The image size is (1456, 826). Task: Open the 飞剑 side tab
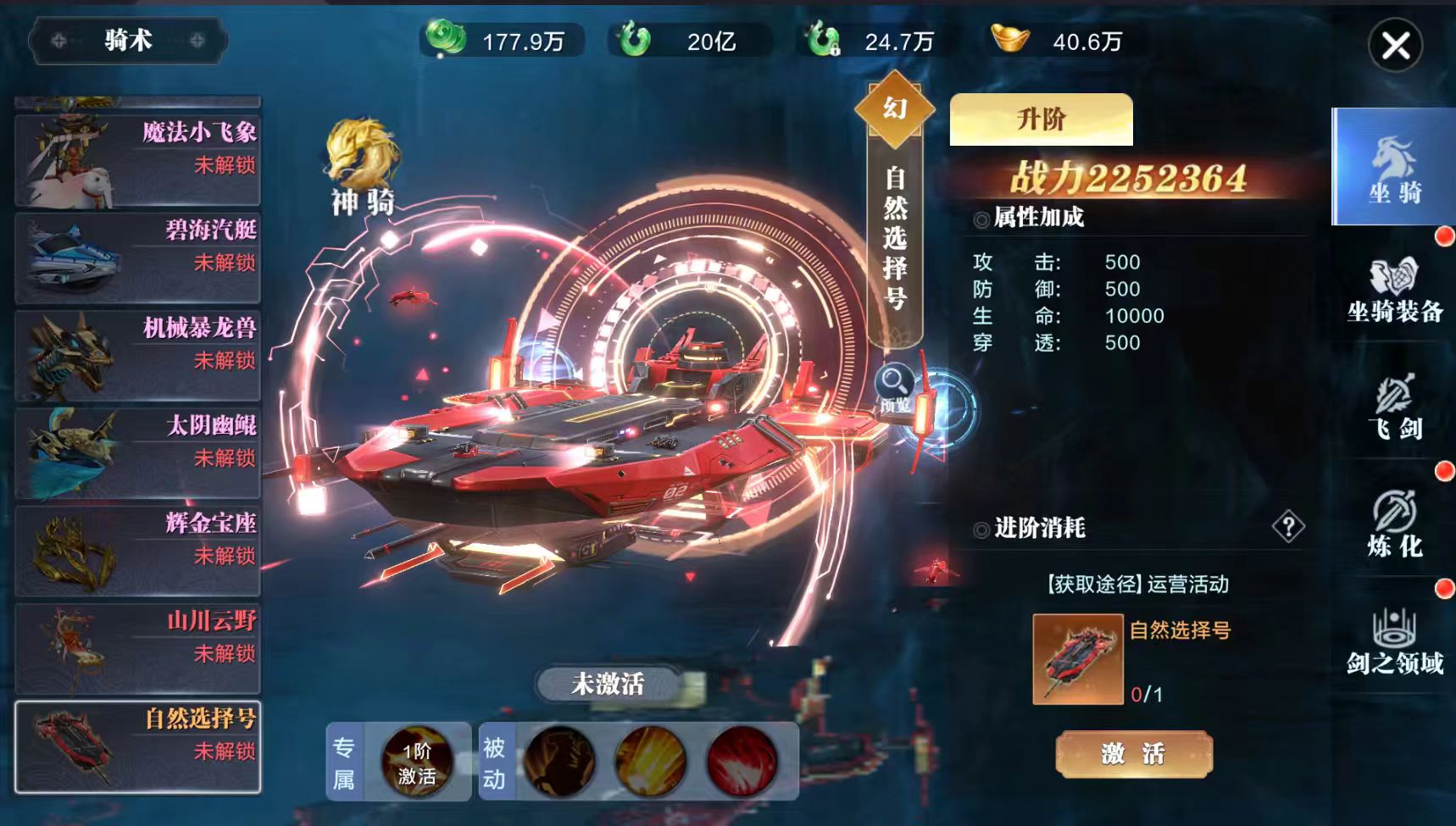pyautogui.click(x=1394, y=407)
